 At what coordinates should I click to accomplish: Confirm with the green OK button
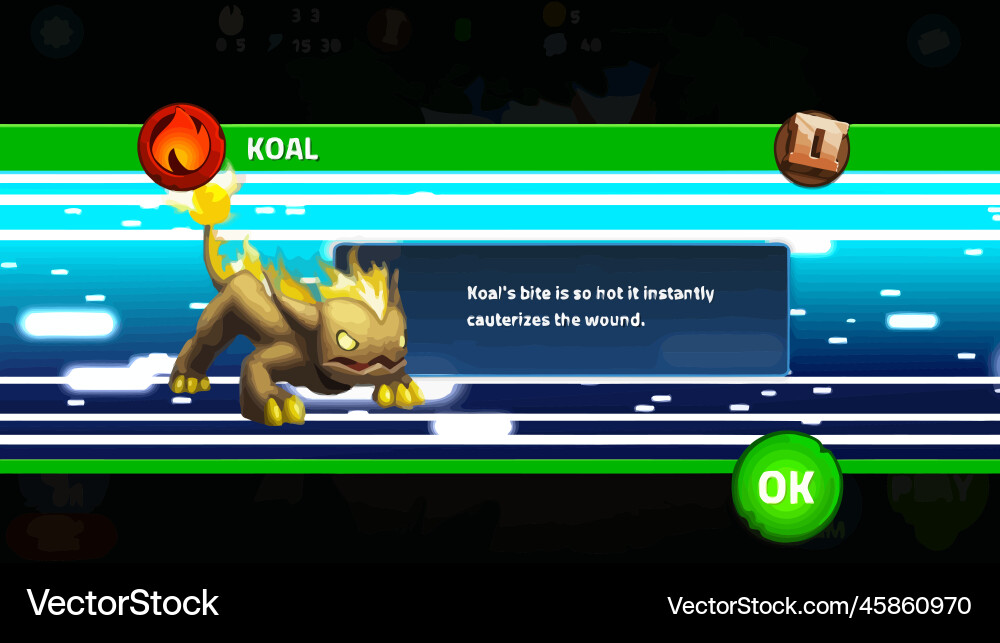pos(786,487)
